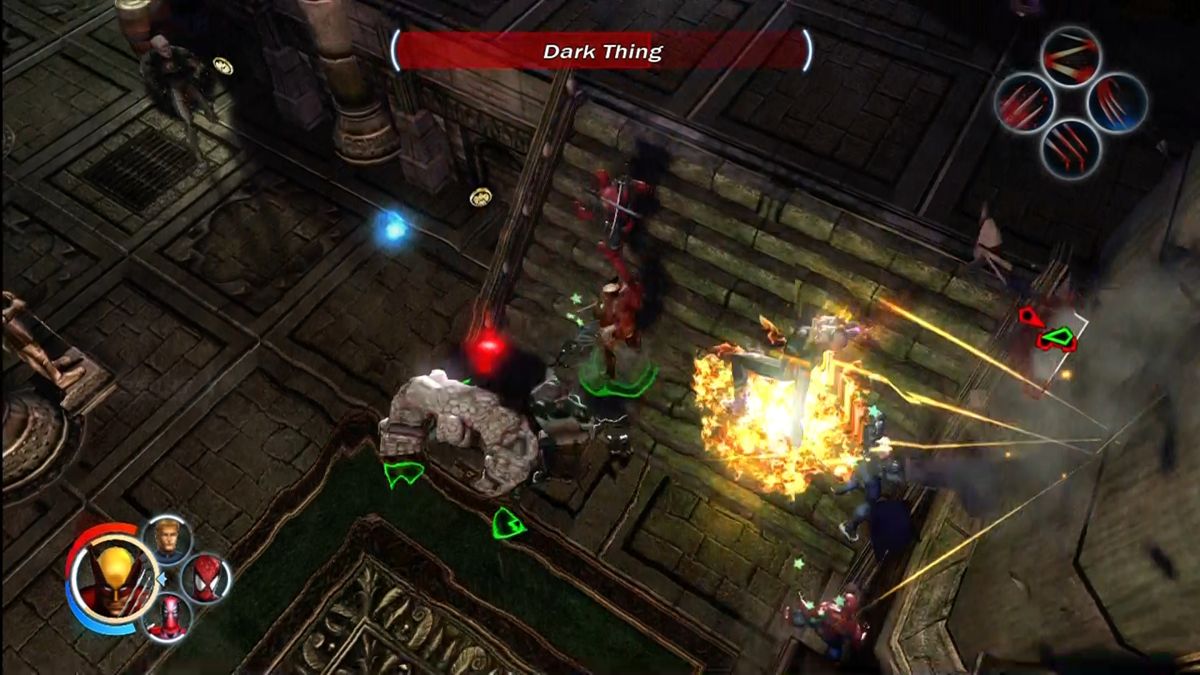
Task: Switch to the Captain America portrait
Action: click(168, 540)
